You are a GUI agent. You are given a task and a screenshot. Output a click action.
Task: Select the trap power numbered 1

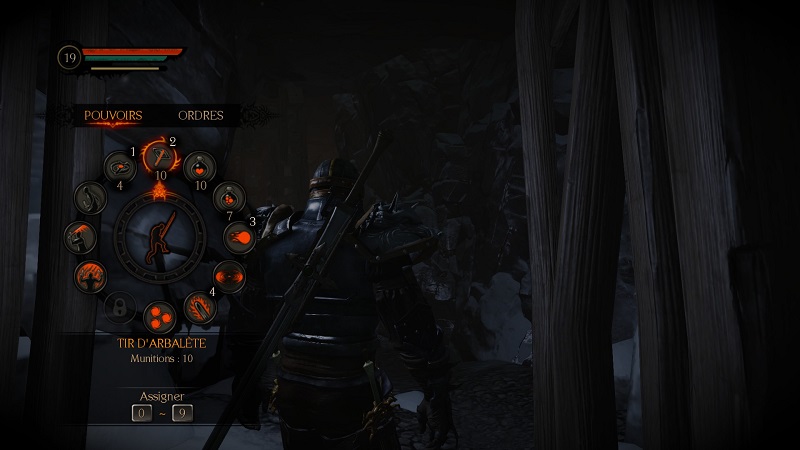[x=119, y=167]
